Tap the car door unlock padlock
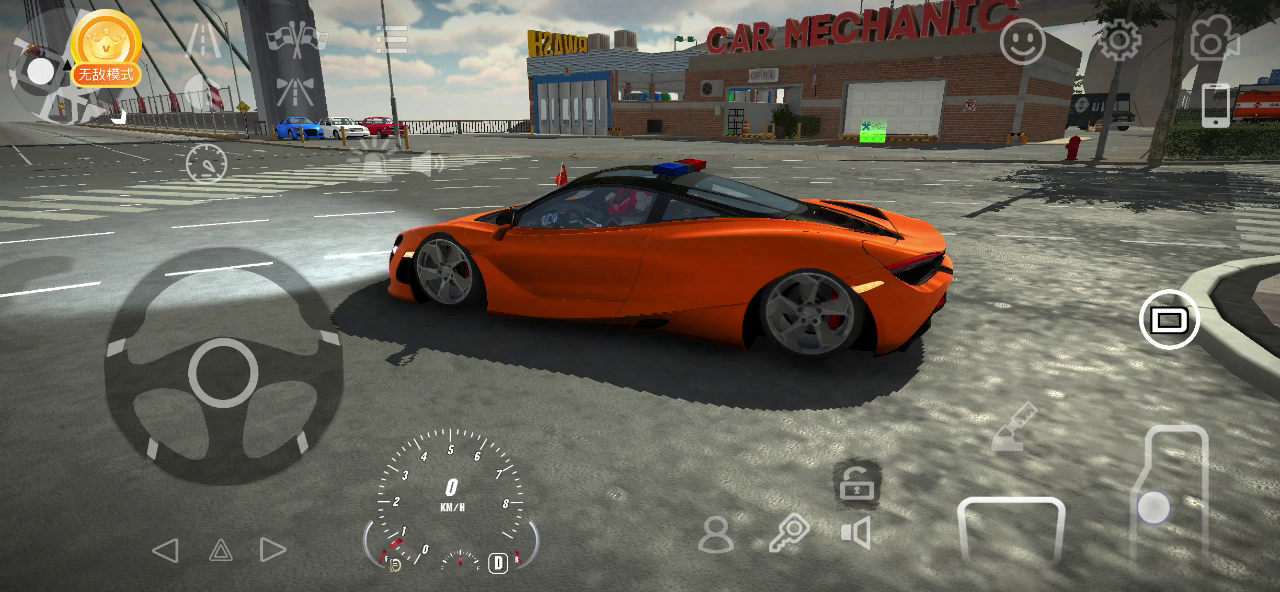Screen dimensions: 1280x592 (856, 485)
